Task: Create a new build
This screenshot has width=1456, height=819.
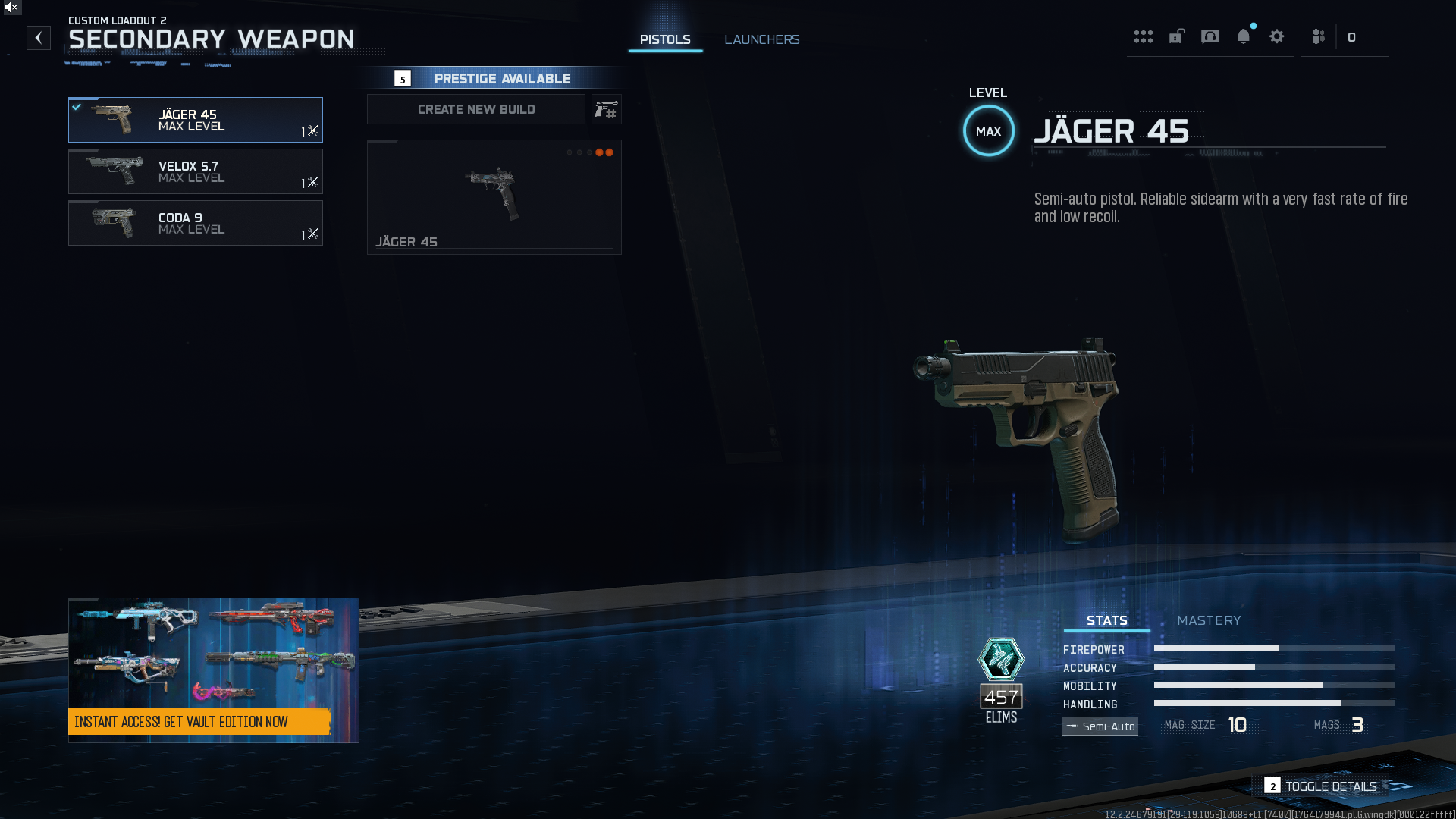Action: coord(476,109)
